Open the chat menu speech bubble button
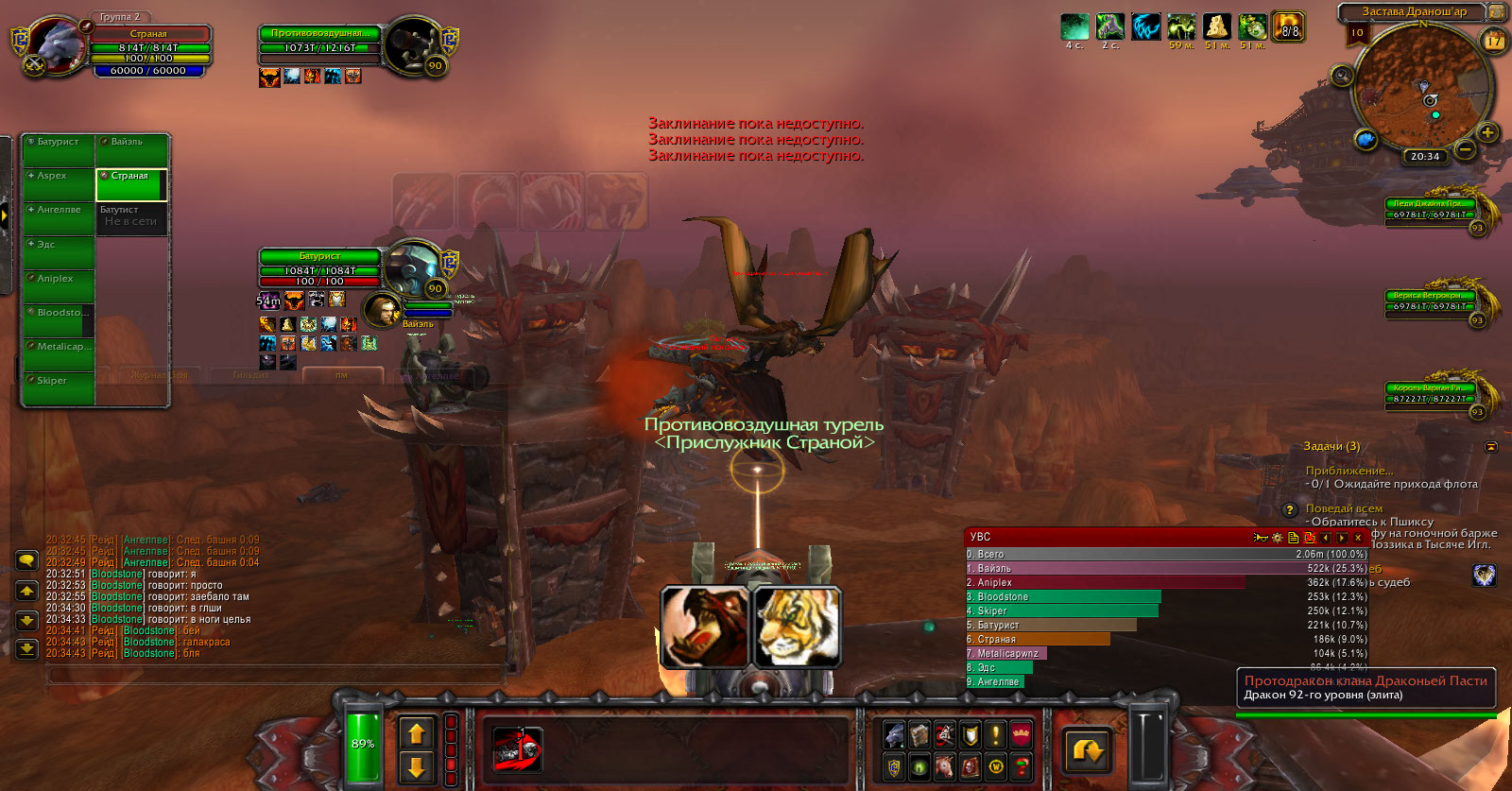Image resolution: width=1512 pixels, height=791 pixels. [x=26, y=560]
